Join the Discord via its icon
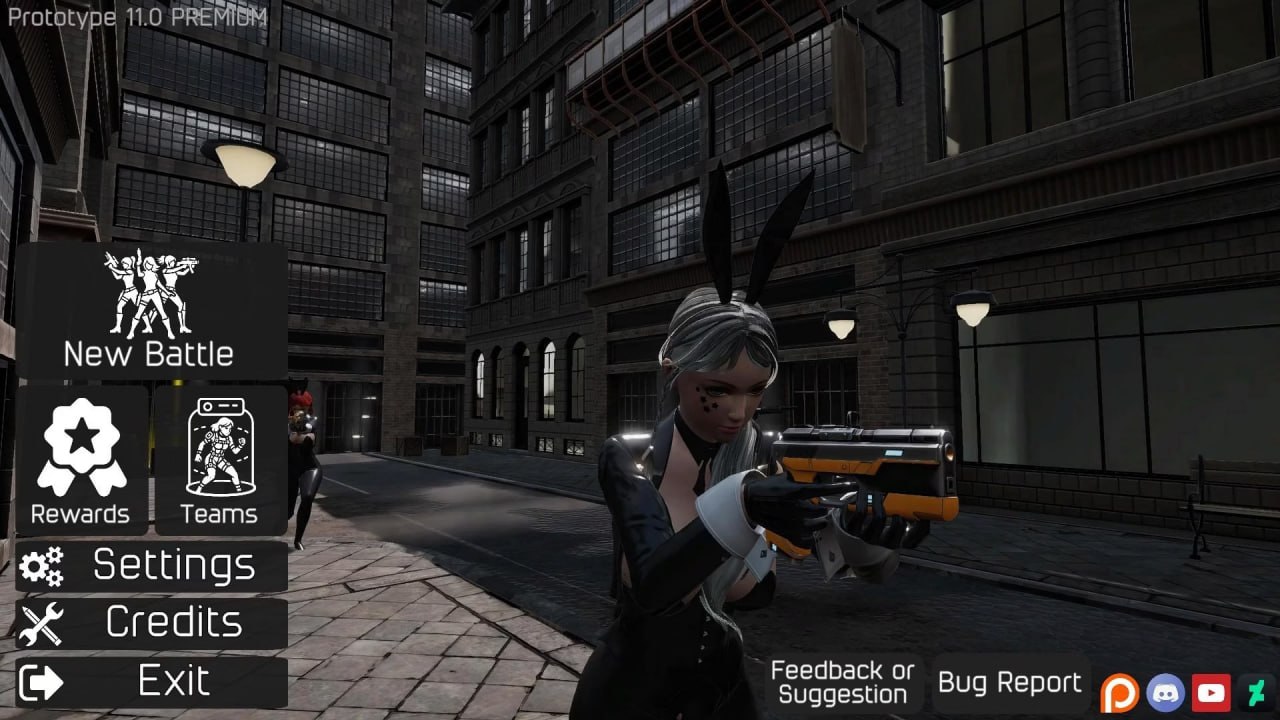This screenshot has width=1280, height=720. [x=1167, y=691]
